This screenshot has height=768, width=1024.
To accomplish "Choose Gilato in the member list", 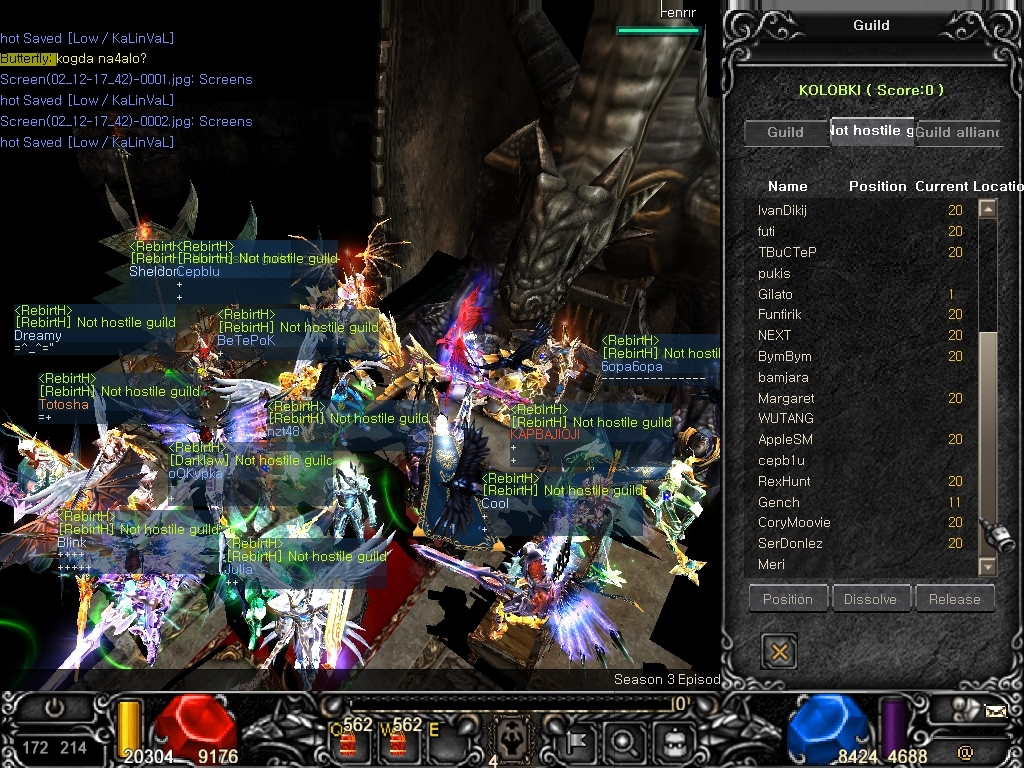I will pyautogui.click(x=775, y=294).
